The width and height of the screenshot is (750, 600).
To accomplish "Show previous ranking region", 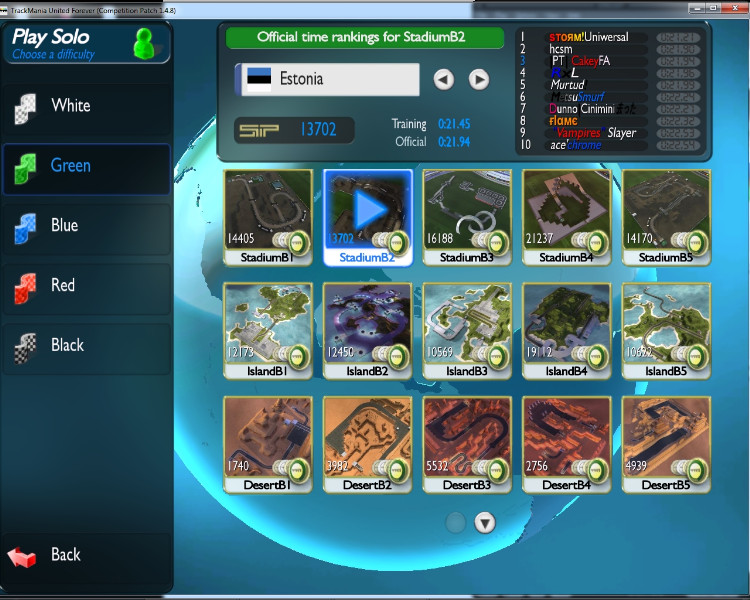I will tap(444, 79).
